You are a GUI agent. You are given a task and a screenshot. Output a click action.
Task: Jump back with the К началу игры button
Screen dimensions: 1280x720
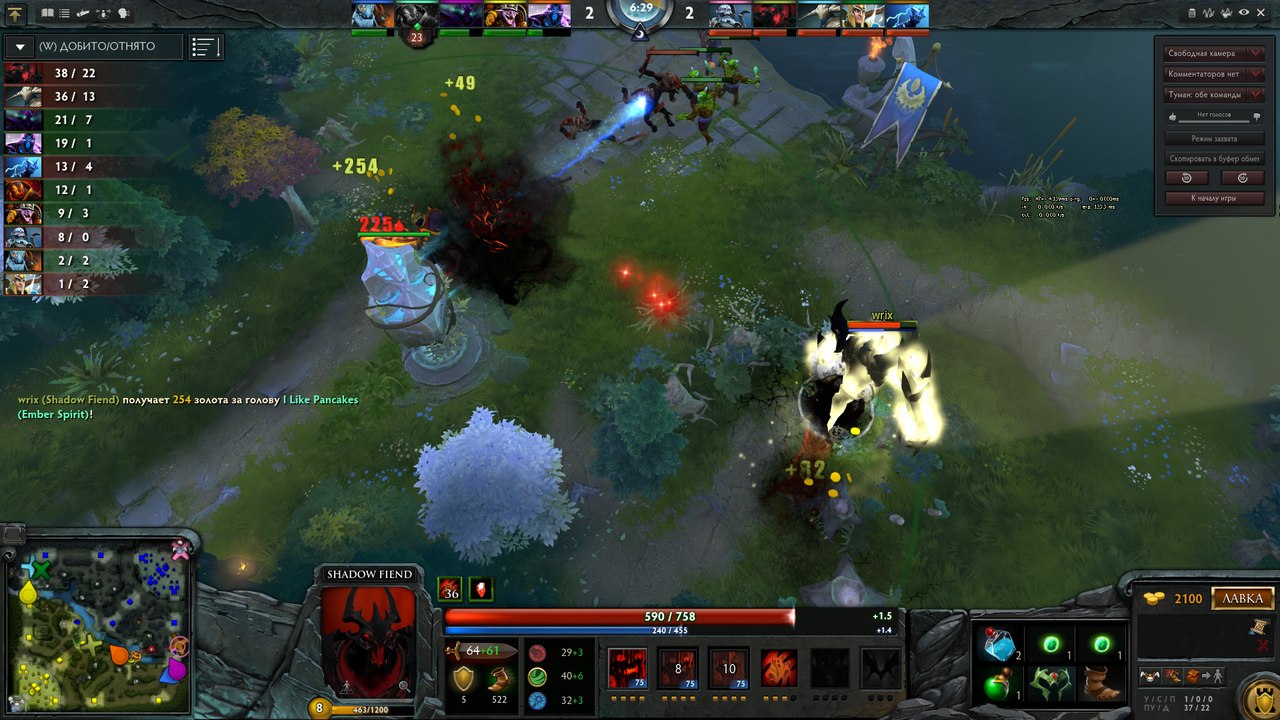pyautogui.click(x=1214, y=198)
